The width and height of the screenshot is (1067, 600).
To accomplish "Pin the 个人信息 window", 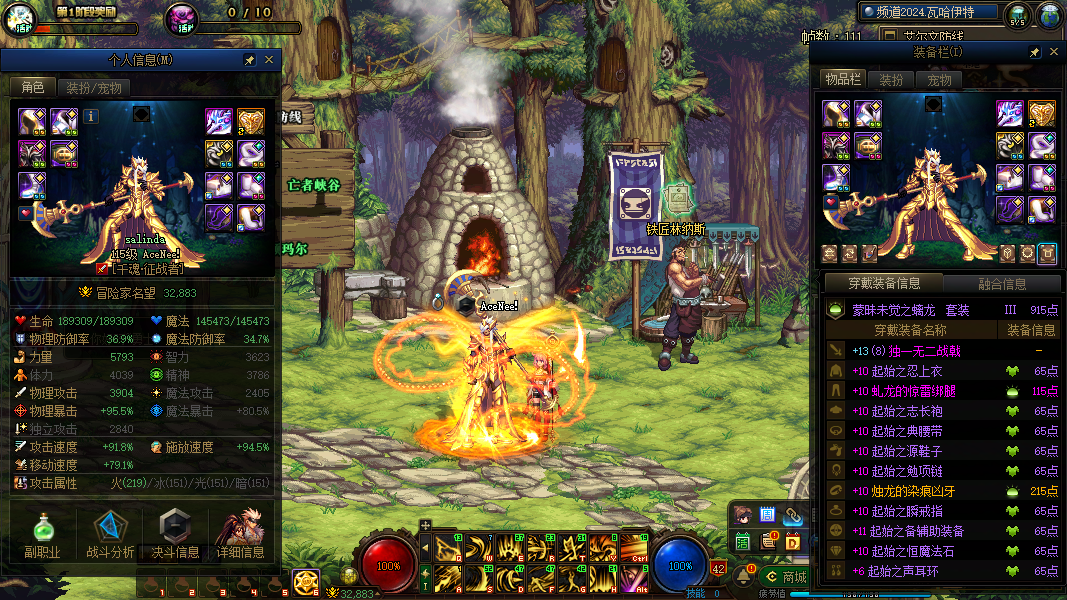I will coord(250,60).
